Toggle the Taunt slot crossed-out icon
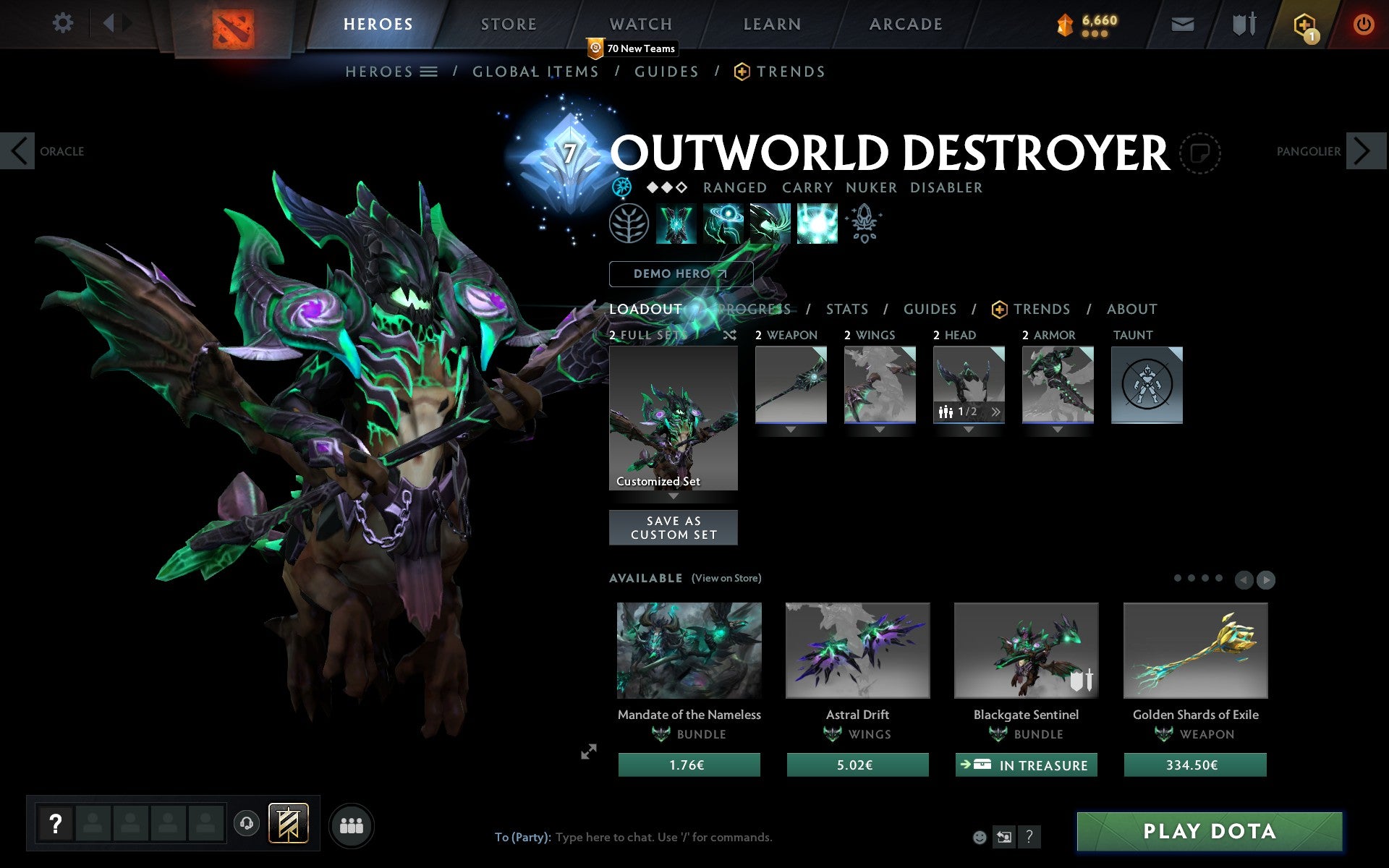This screenshot has height=868, width=1389. [x=1147, y=385]
